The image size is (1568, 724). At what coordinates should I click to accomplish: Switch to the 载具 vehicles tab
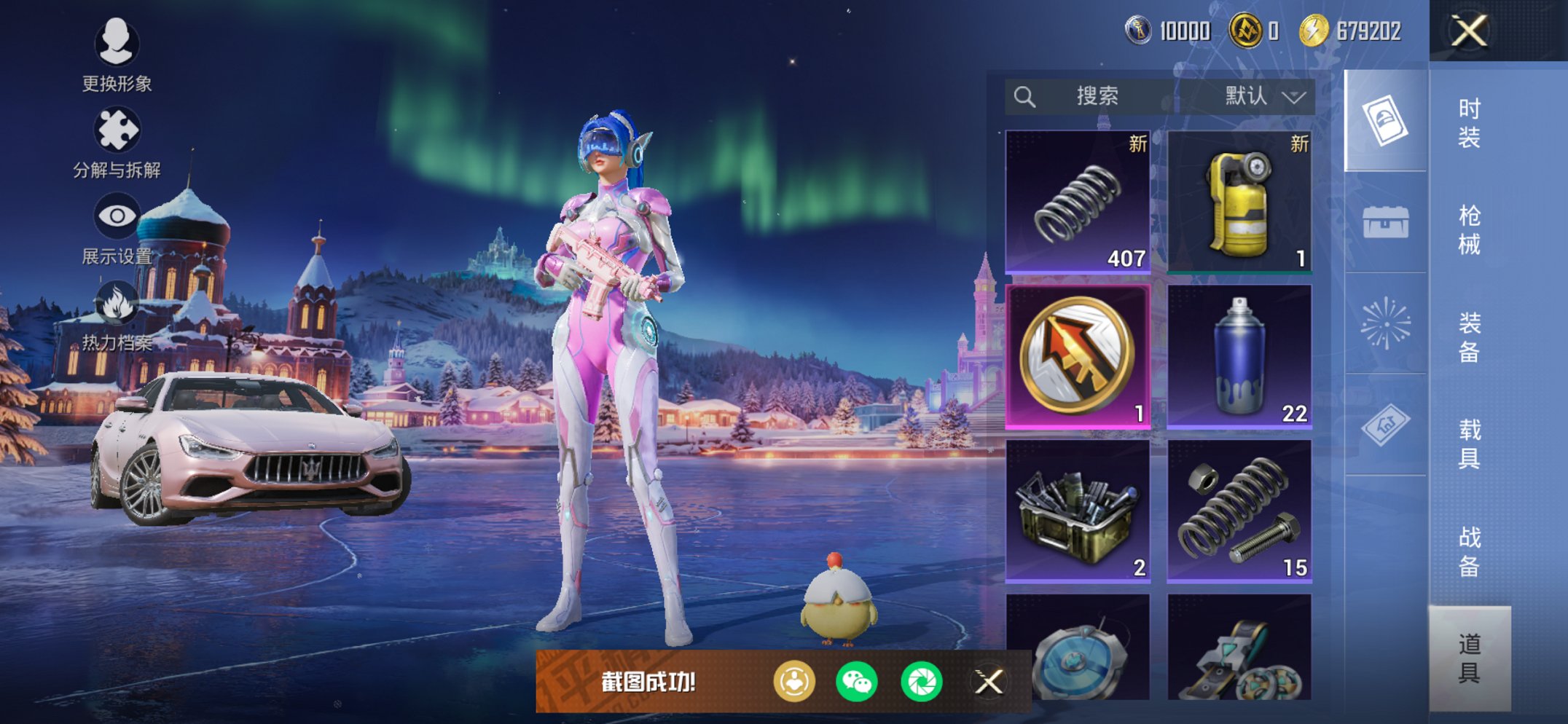point(1469,444)
